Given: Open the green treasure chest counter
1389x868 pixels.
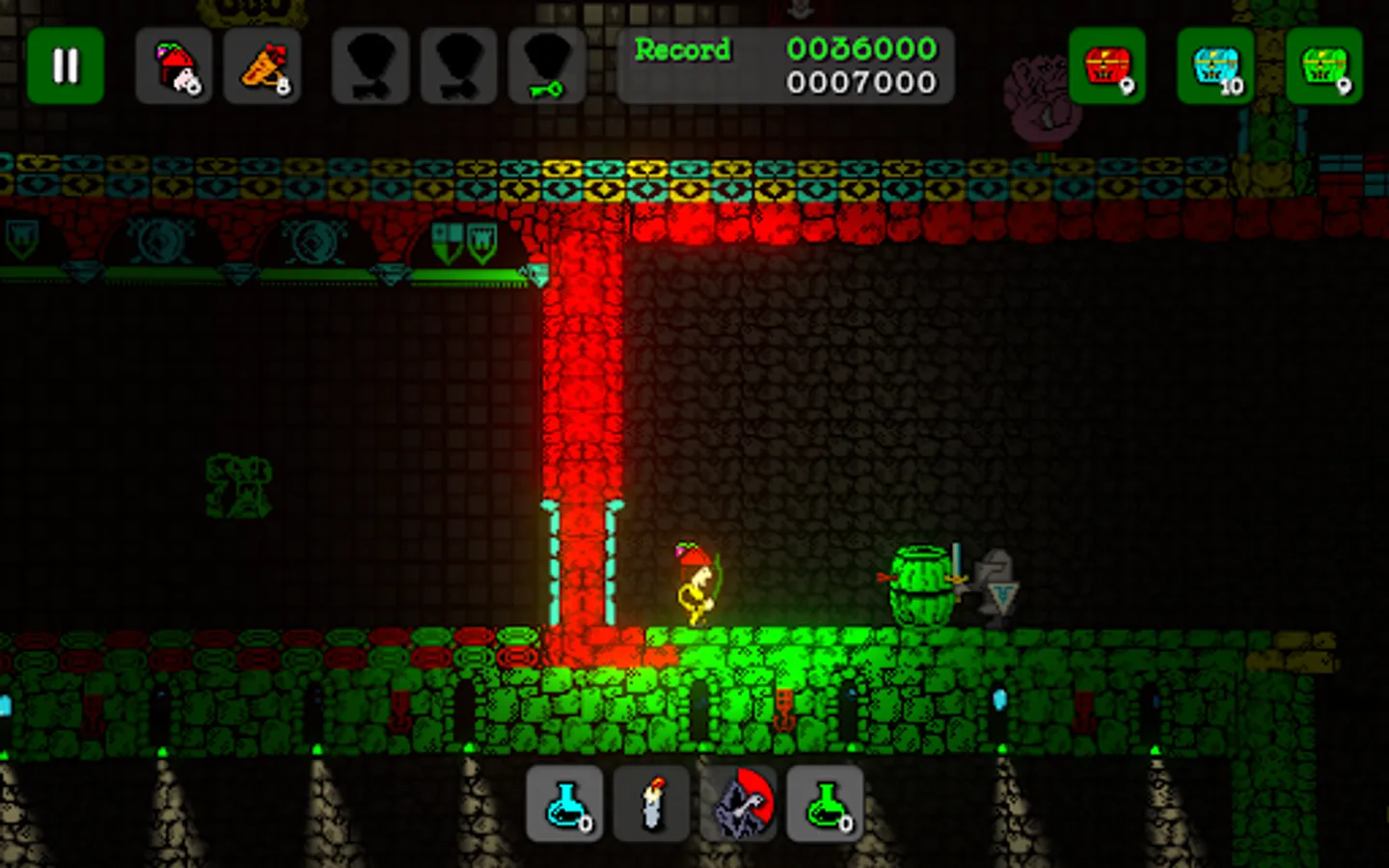Looking at the screenshot, I should 1323,66.
